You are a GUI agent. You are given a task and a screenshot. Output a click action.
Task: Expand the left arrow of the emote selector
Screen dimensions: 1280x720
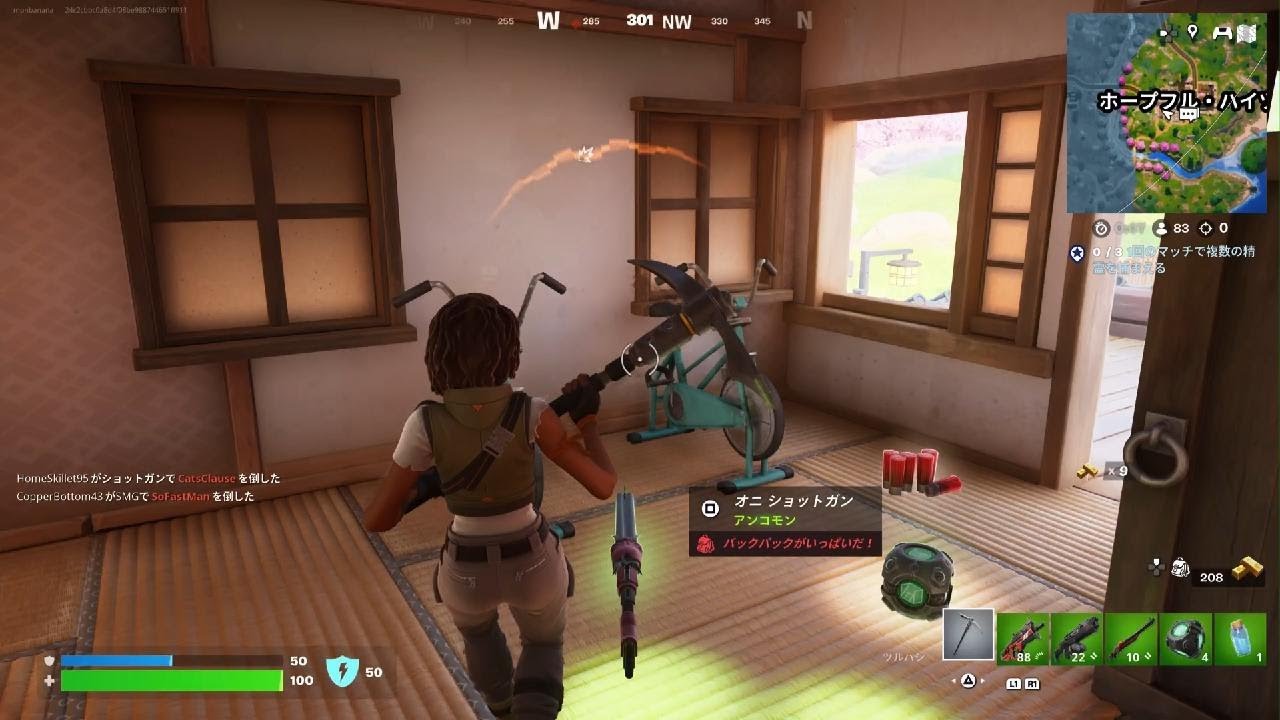[x=952, y=682]
